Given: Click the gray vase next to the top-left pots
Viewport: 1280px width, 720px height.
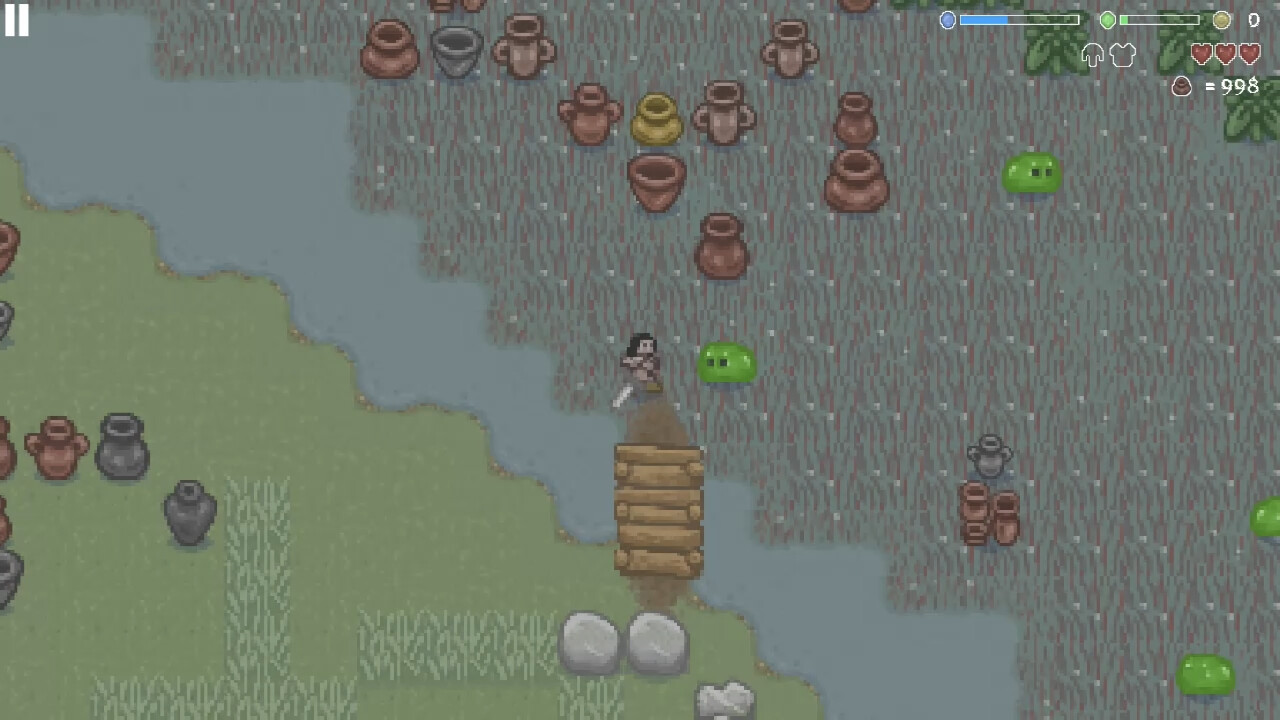Looking at the screenshot, I should coord(456,50).
